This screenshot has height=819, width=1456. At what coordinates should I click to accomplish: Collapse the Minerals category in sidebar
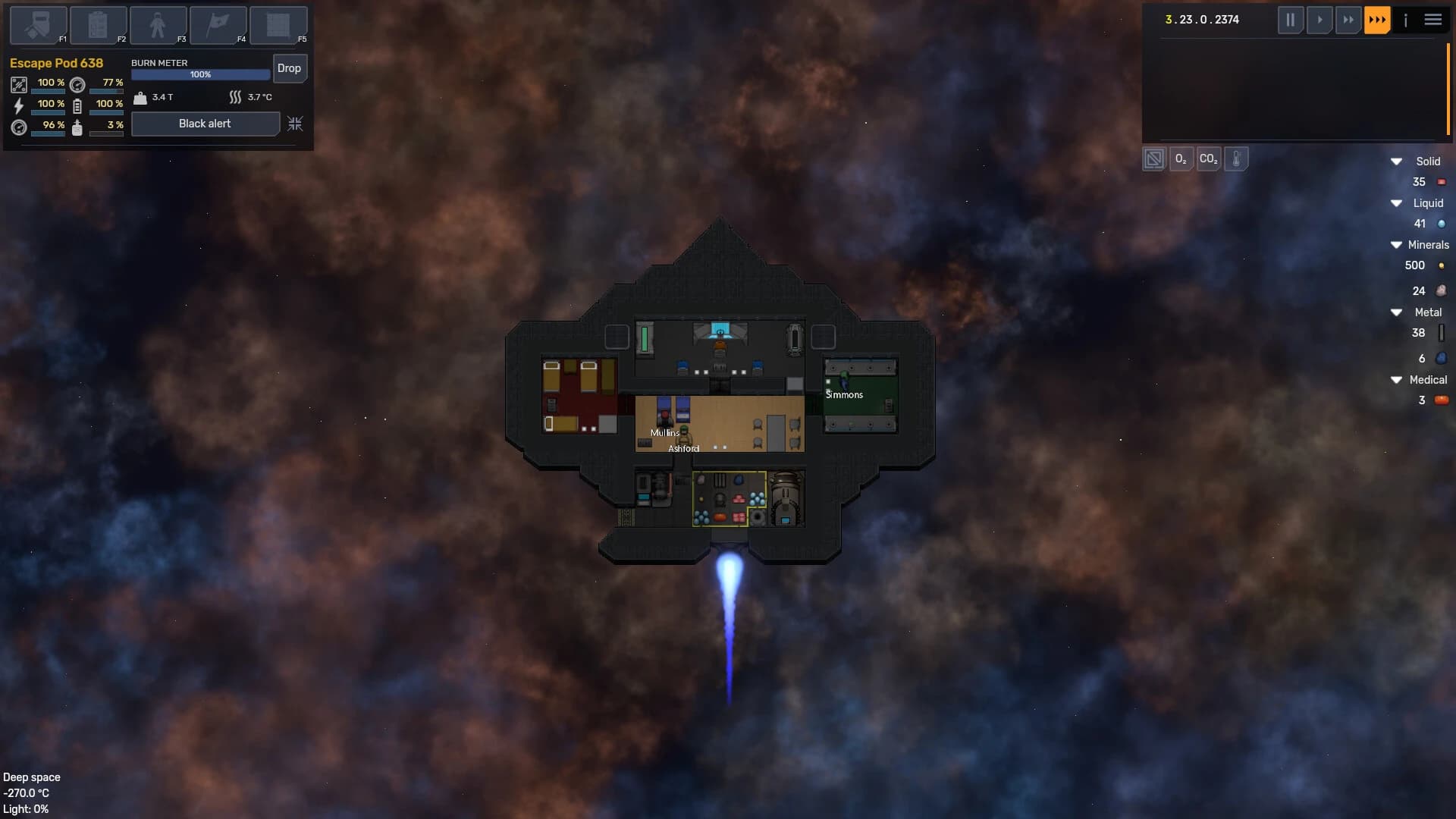[x=1398, y=244]
